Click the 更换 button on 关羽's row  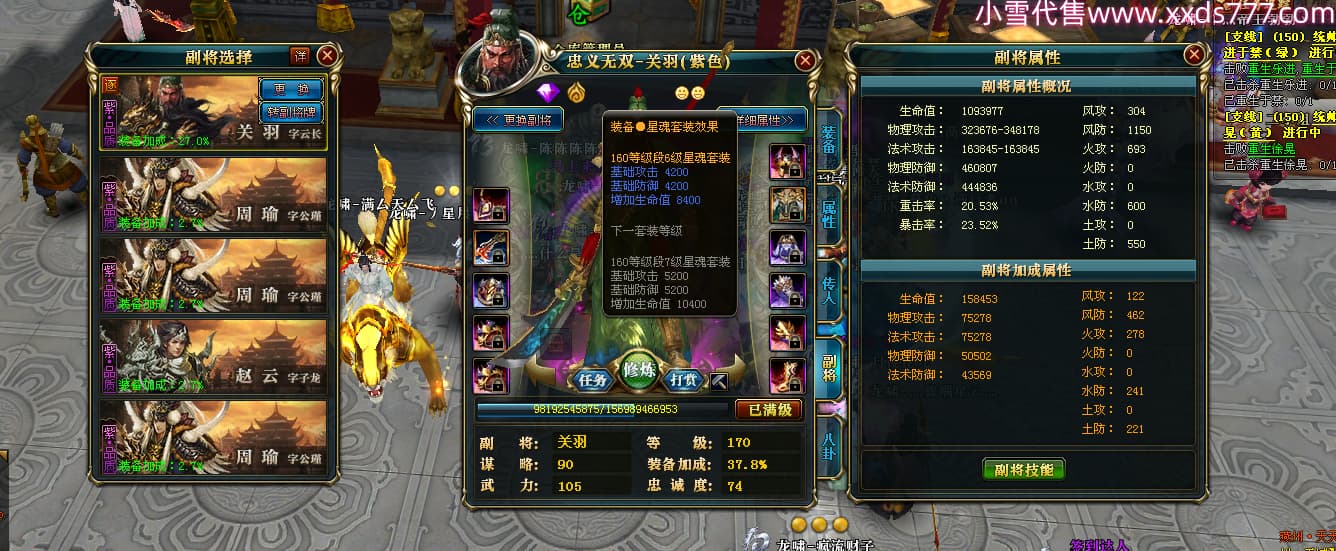(x=291, y=89)
